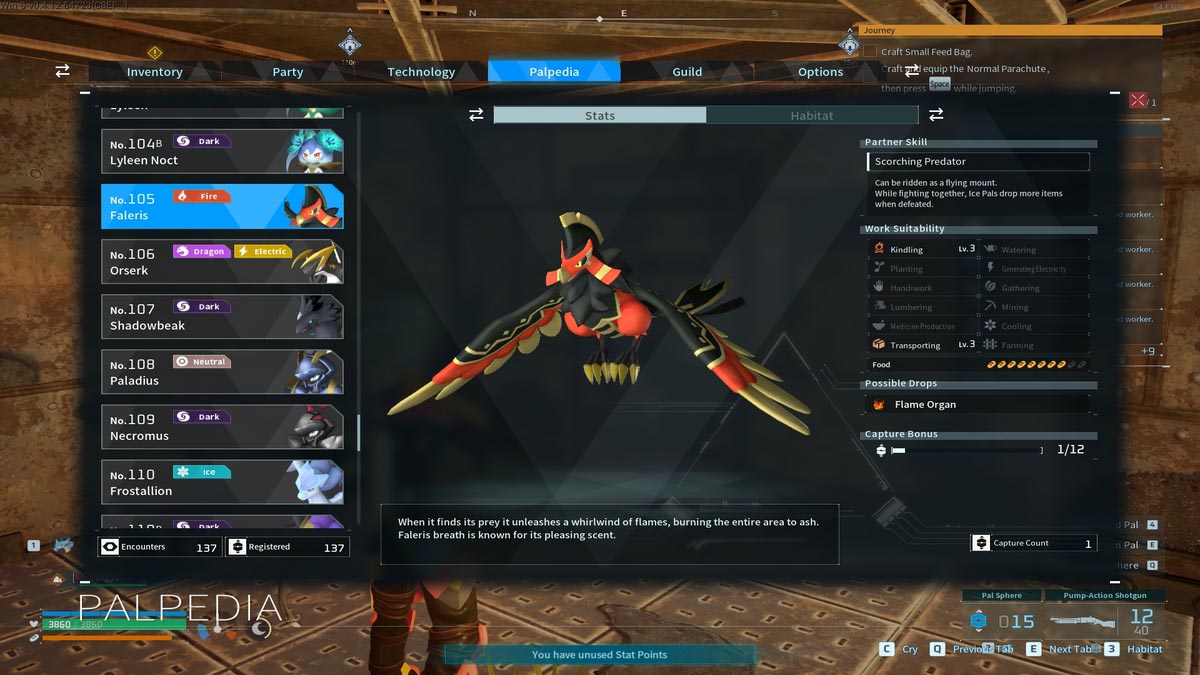
Task: Click the Pal list scrollbar
Action: pyautogui.click(x=358, y=432)
